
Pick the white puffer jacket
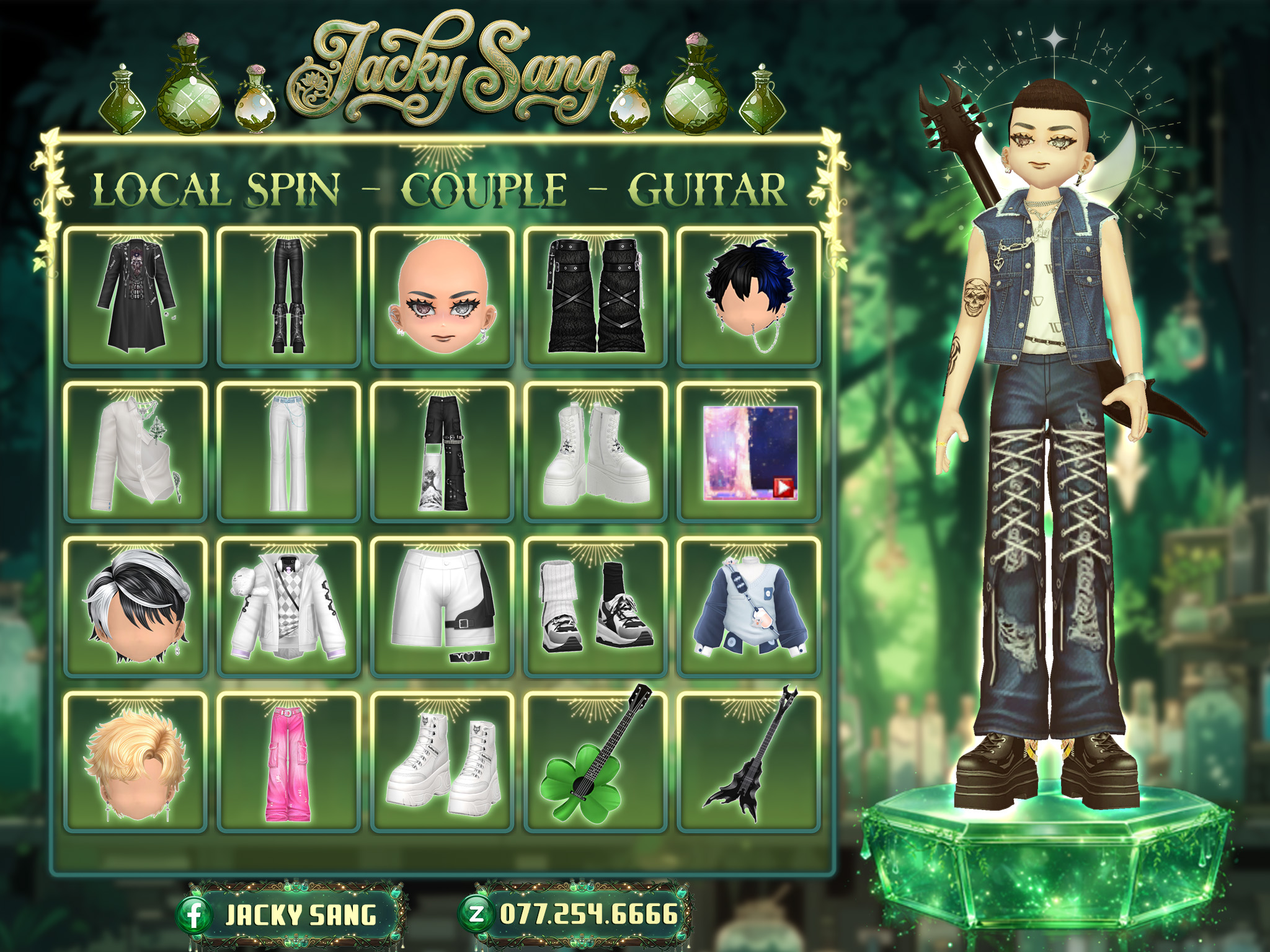coord(288,607)
